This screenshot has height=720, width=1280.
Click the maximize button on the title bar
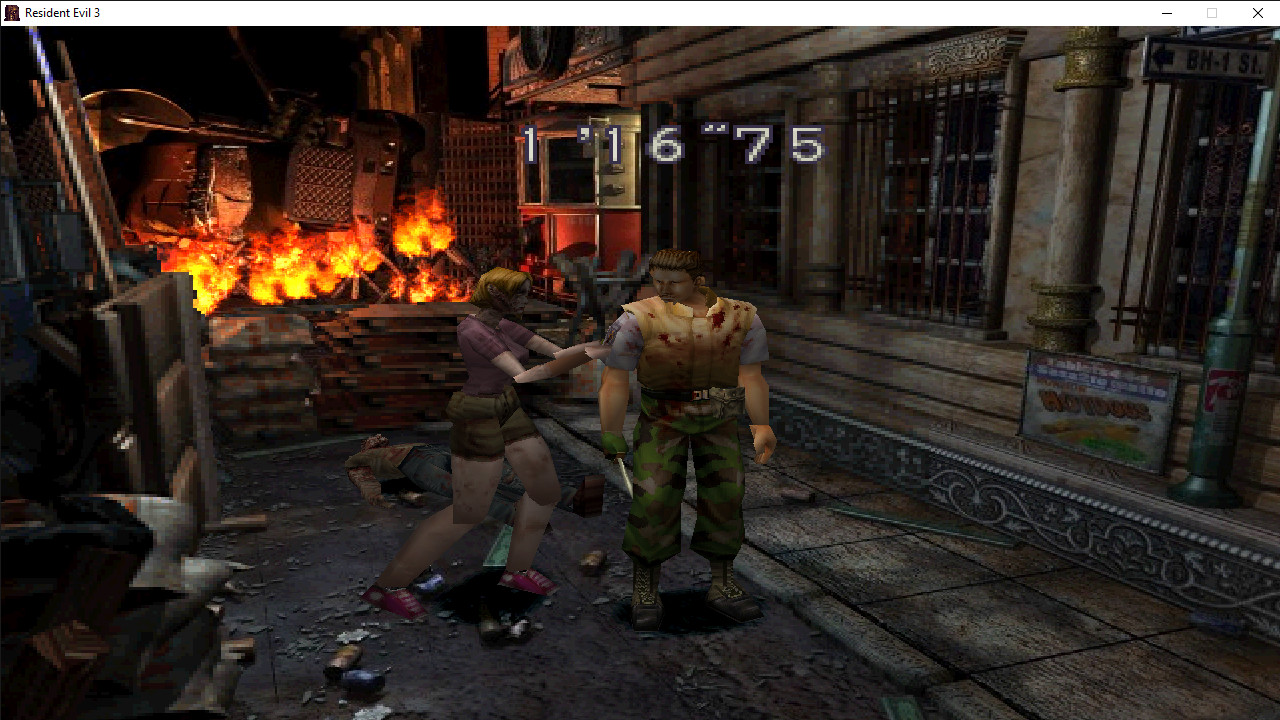coord(1211,13)
